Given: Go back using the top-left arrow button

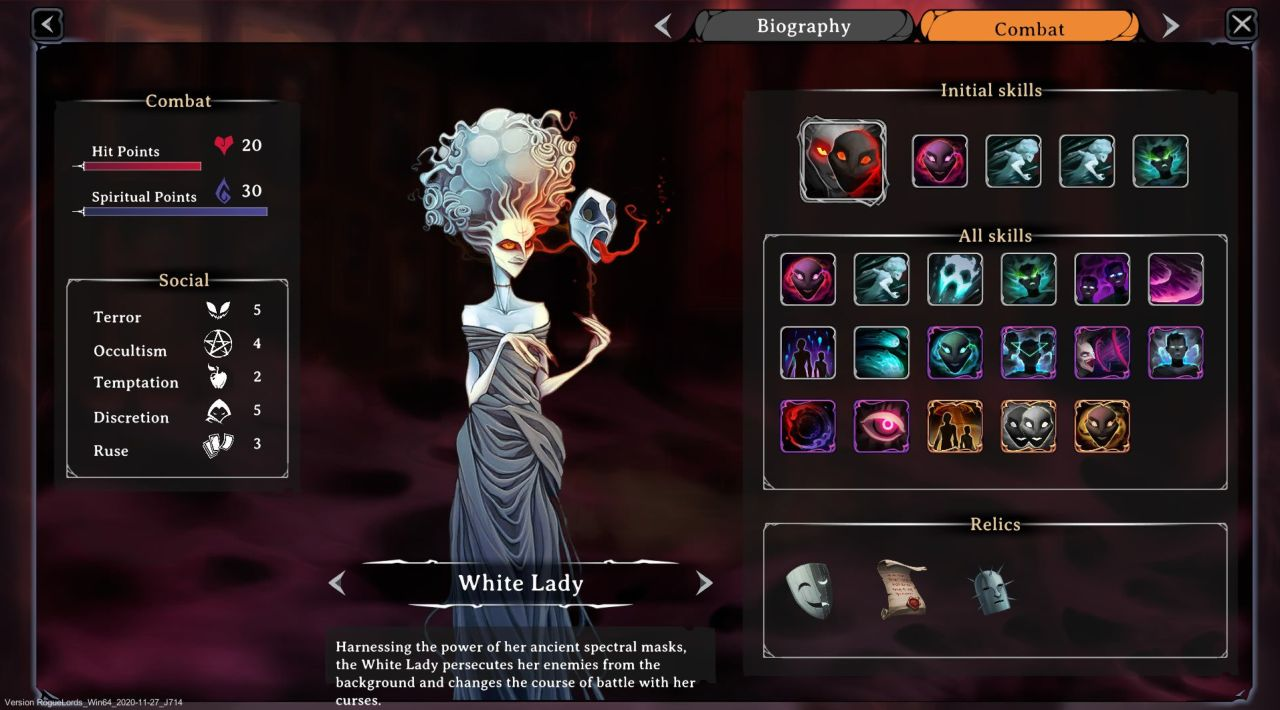Looking at the screenshot, I should 47,24.
